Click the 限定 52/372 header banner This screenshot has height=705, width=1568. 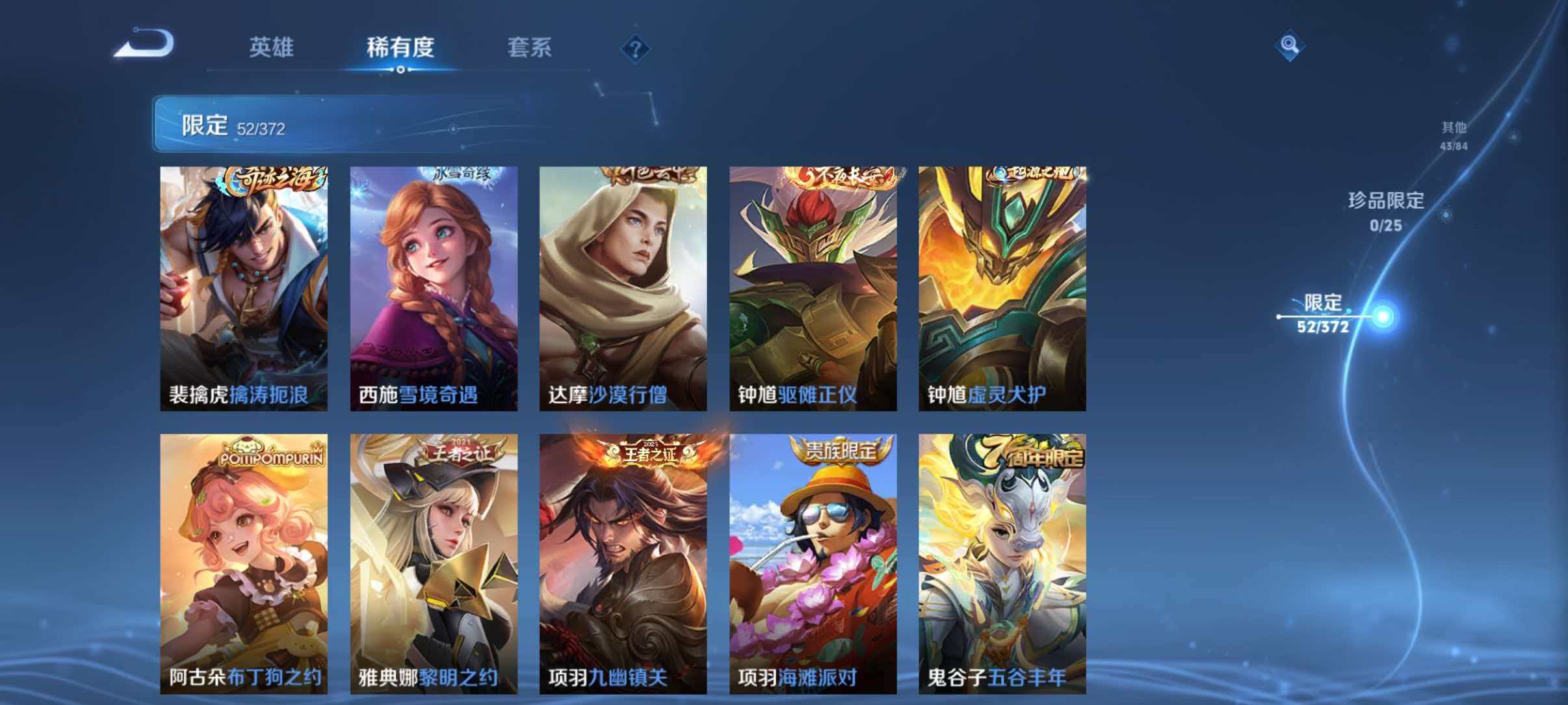pyautogui.click(x=306, y=125)
